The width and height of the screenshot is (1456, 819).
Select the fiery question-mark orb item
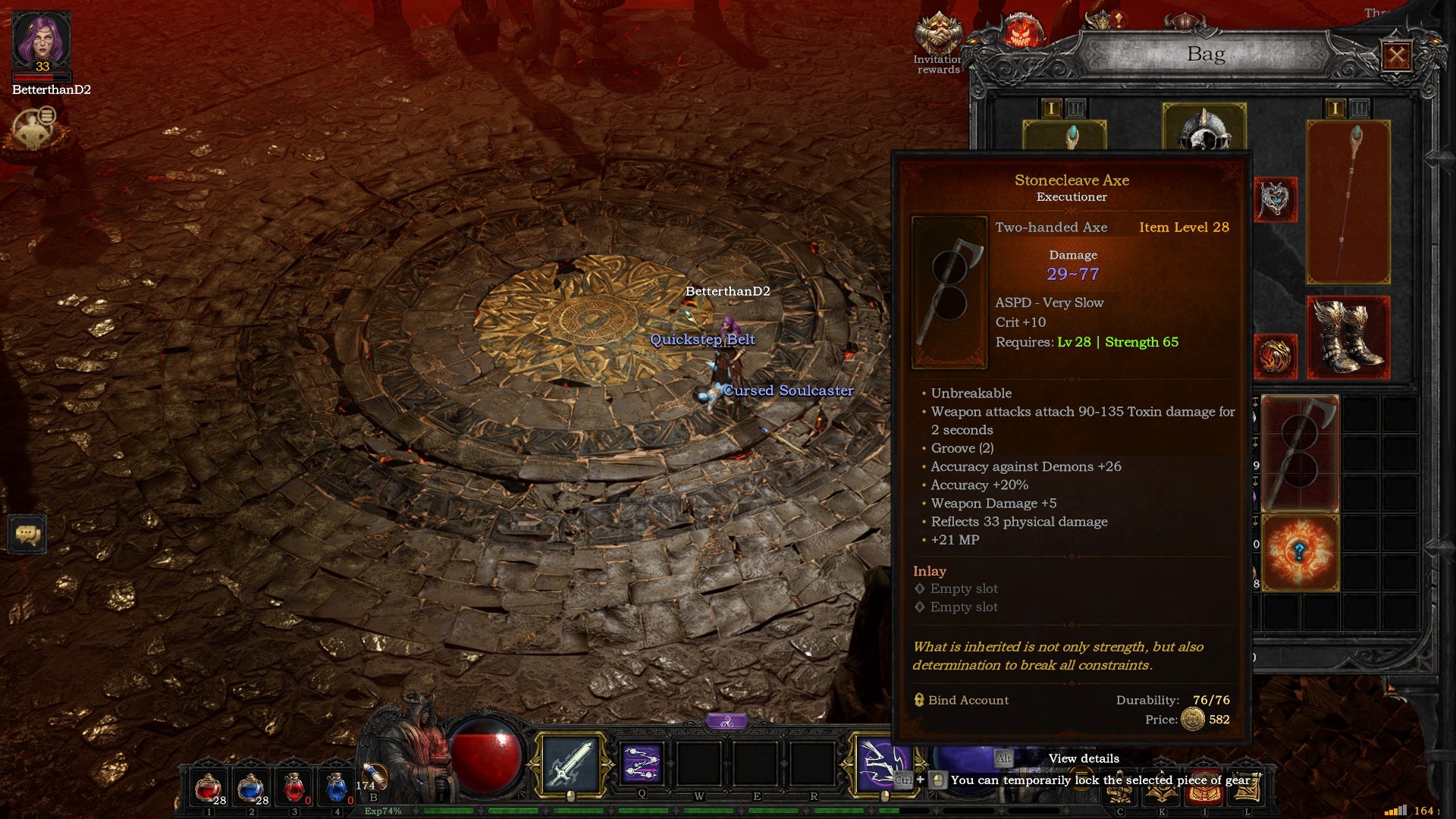pos(1300,552)
